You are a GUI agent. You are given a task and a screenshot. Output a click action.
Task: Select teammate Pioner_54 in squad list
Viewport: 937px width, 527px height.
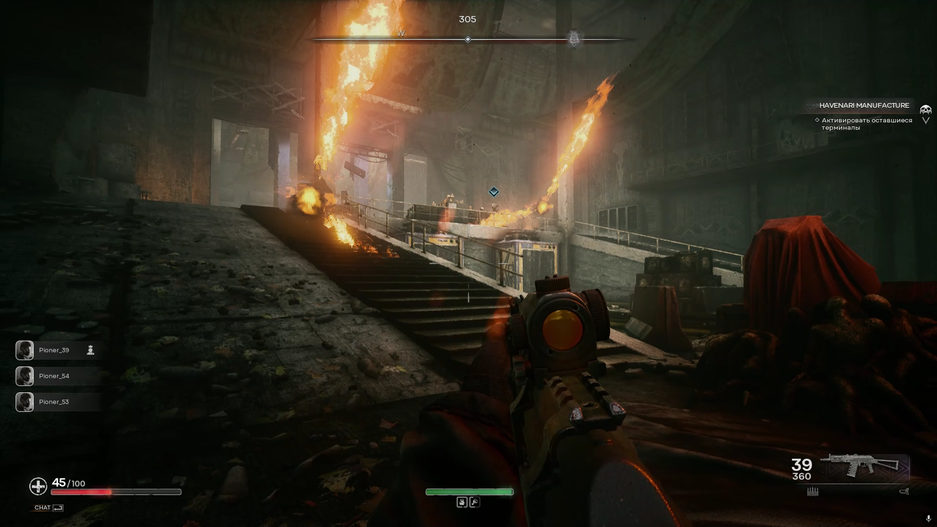click(54, 376)
